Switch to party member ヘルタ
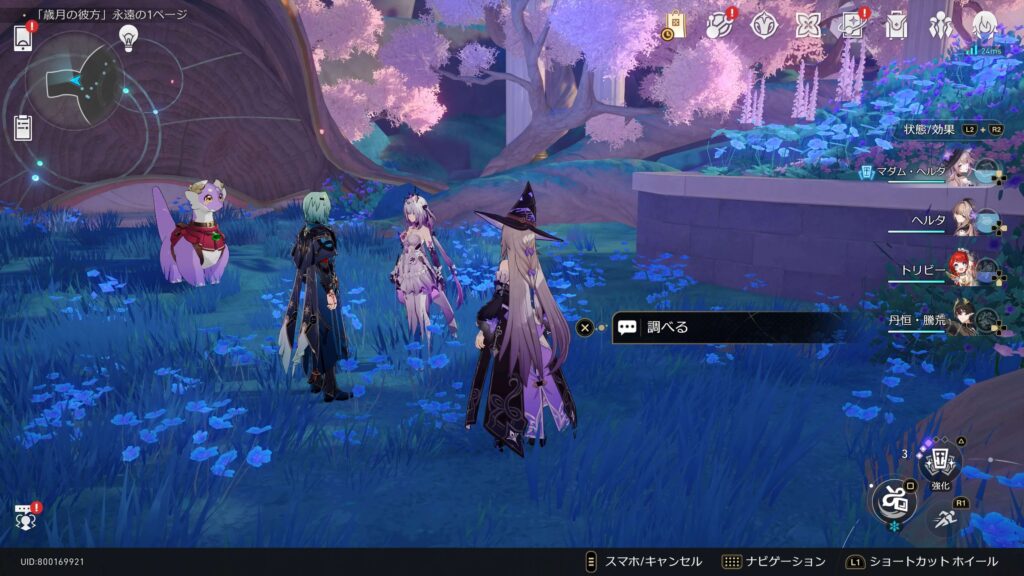This screenshot has height=576, width=1024. [x=963, y=218]
